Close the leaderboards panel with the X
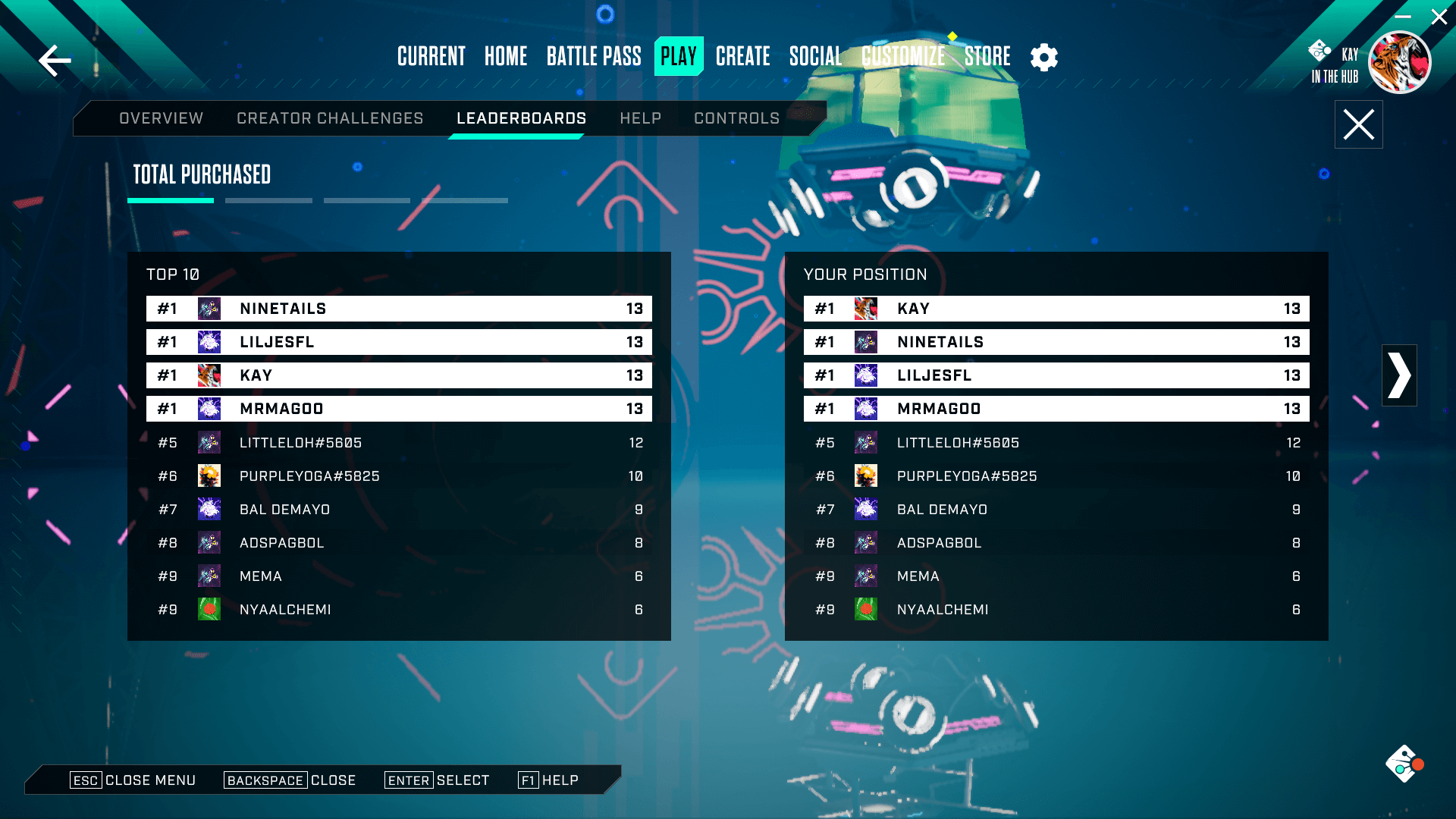 click(x=1358, y=124)
